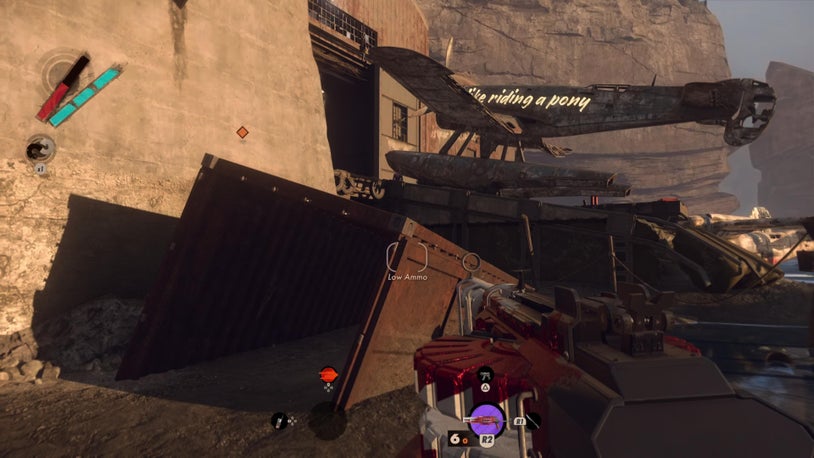
Task: Select the orange grenade icon
Action: pyautogui.click(x=328, y=375)
